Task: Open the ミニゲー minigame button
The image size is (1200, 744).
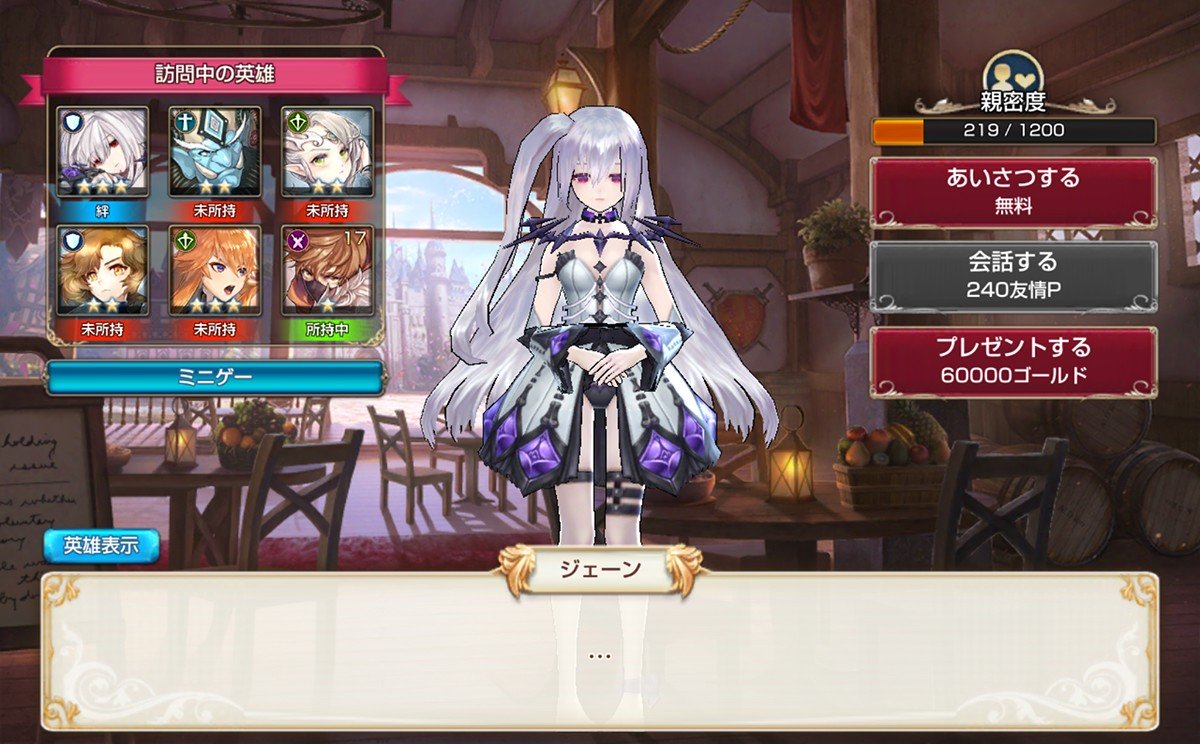Action: coord(215,378)
